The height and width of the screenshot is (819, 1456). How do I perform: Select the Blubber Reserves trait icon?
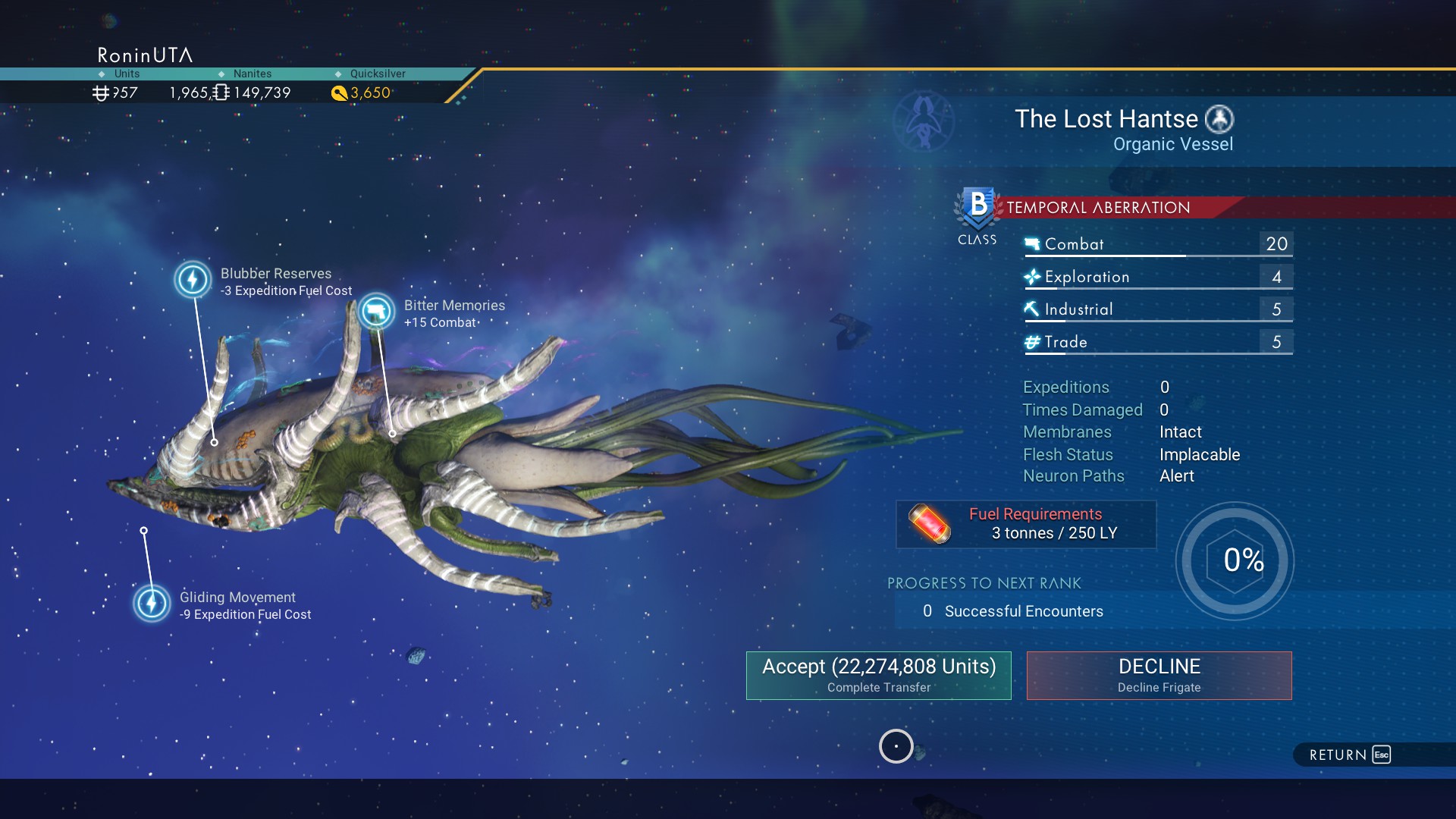point(193,279)
